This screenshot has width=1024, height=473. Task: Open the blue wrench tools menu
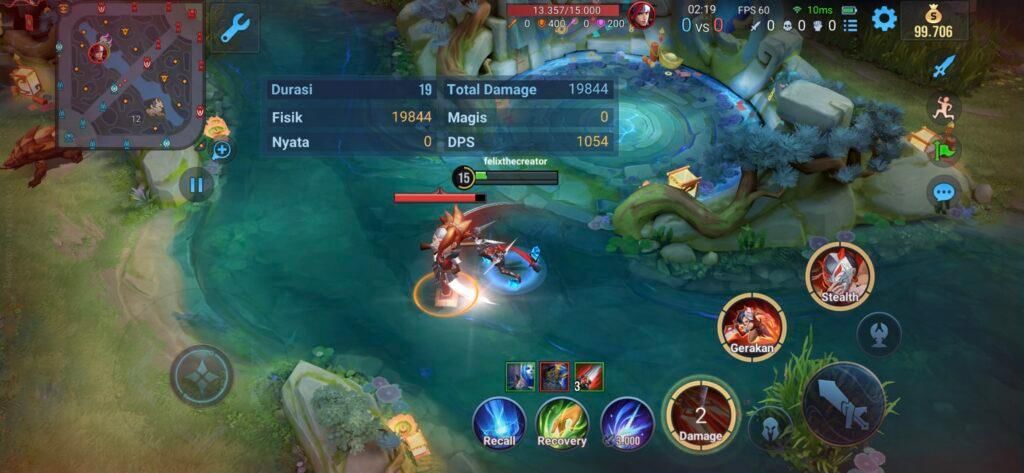(x=235, y=26)
